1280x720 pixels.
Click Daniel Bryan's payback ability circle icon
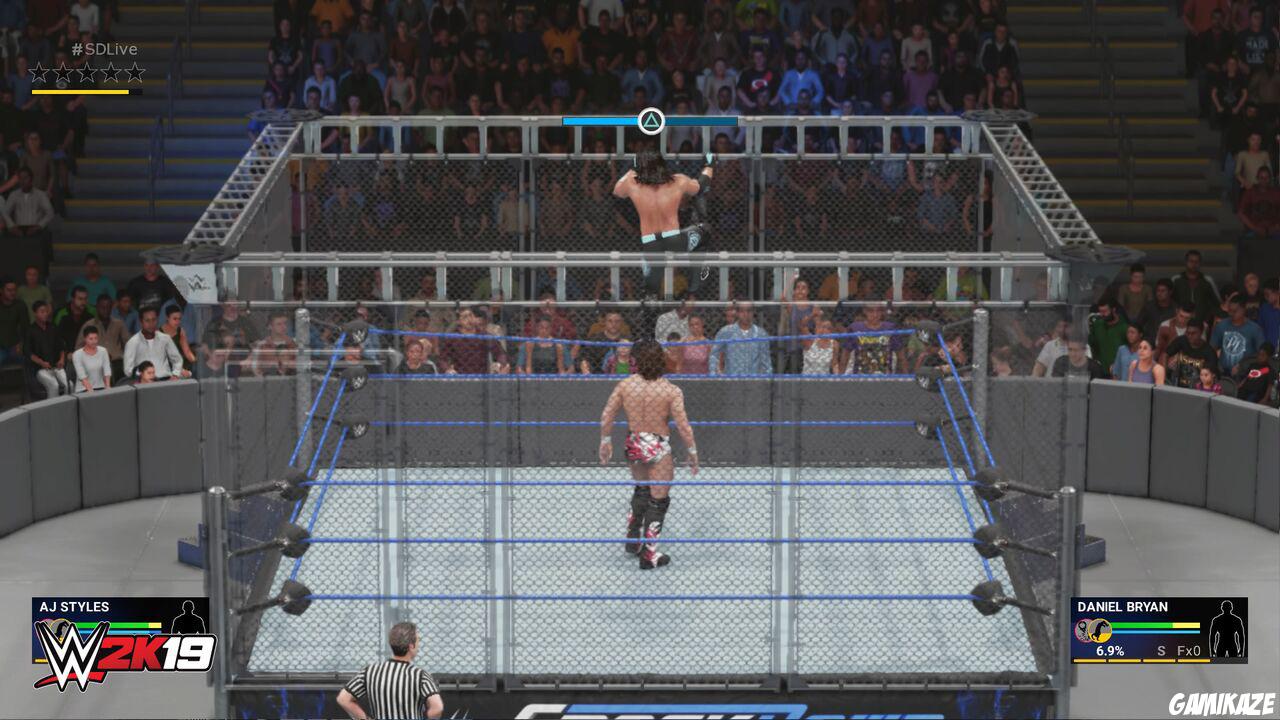[1083, 629]
